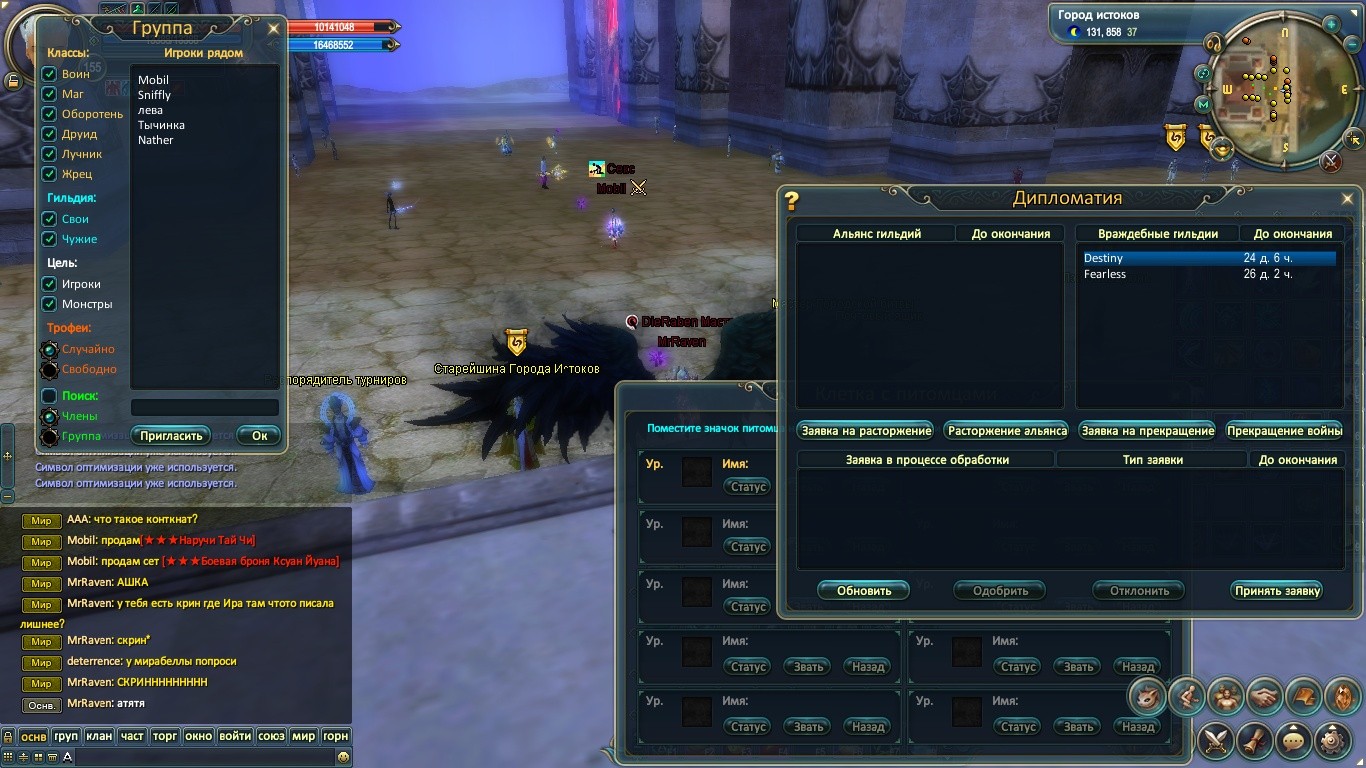Refresh diplomacy list with Обновить
The width and height of the screenshot is (1366, 768).
pos(863,591)
